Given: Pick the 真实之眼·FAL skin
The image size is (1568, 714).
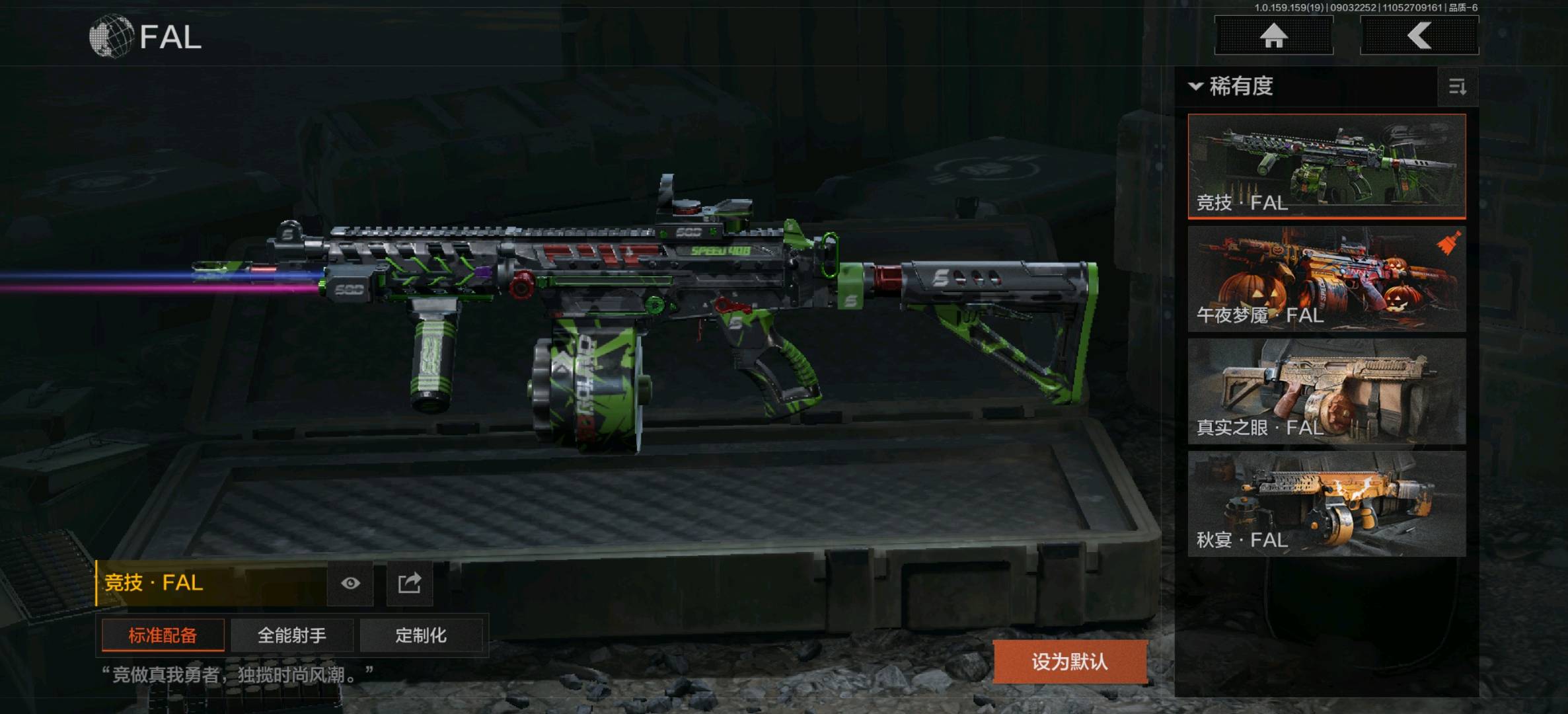Looking at the screenshot, I should [1326, 391].
